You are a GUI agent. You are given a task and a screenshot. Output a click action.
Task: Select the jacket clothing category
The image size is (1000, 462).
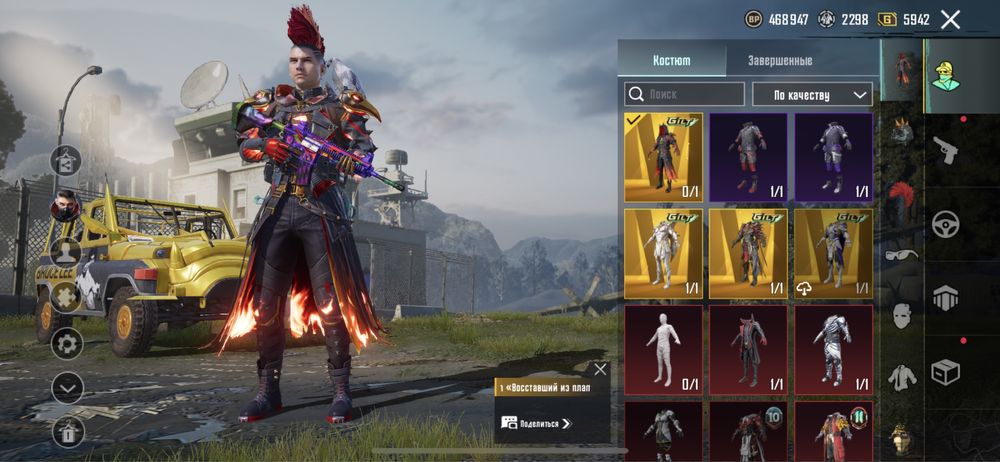point(902,376)
